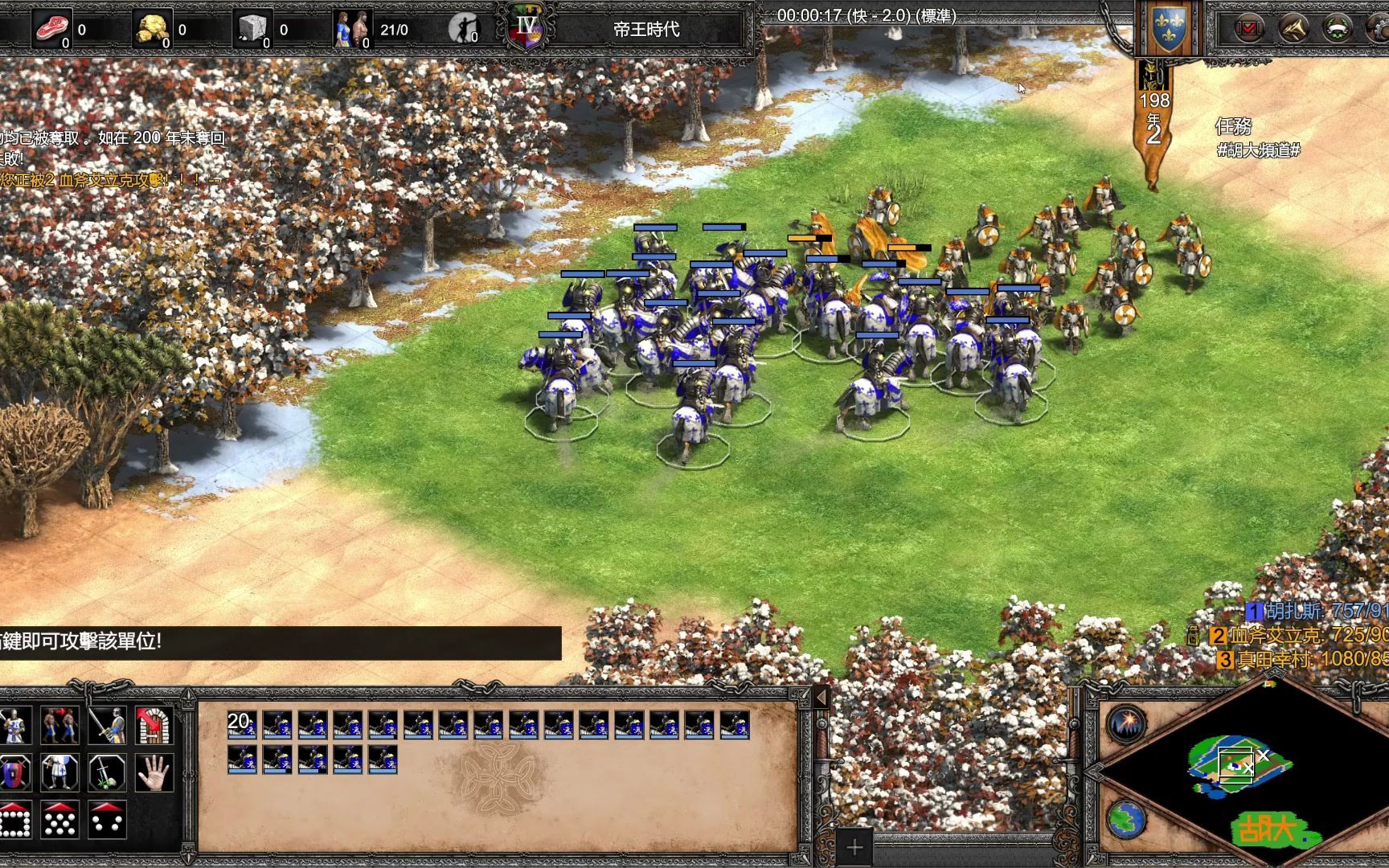1389x868 pixels.
Task: Select the garrison door command
Action: [154, 726]
